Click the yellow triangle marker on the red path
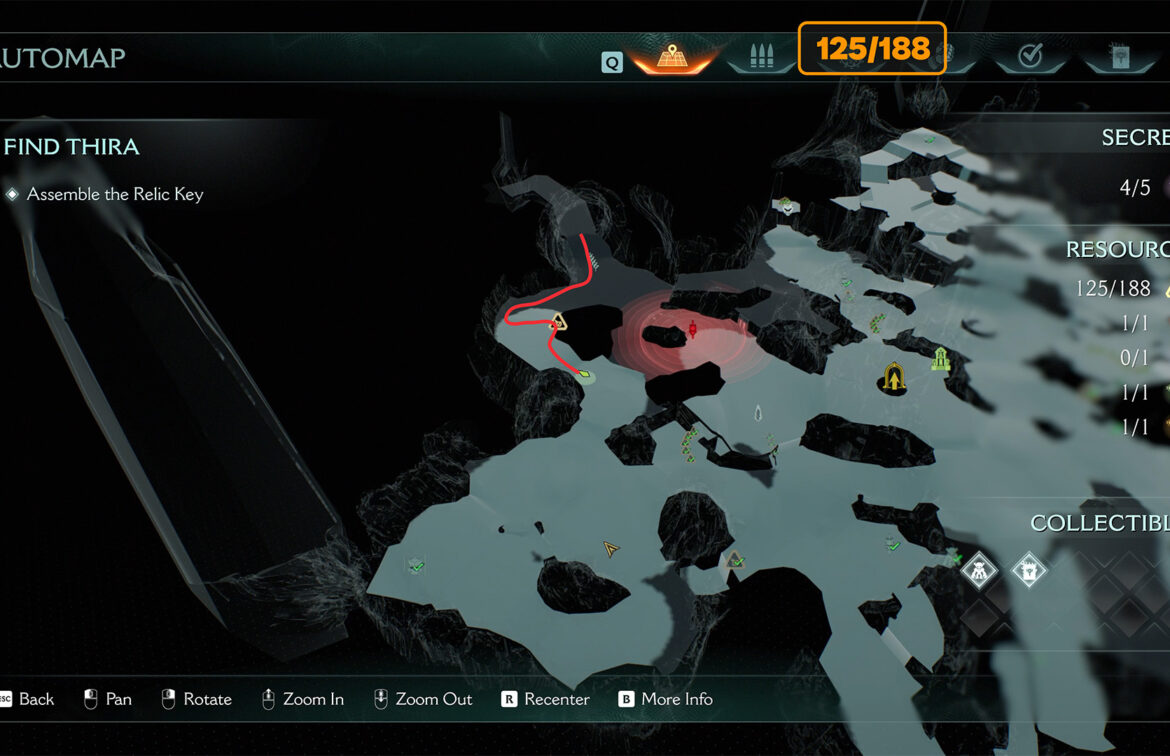The width and height of the screenshot is (1170, 756). [x=559, y=322]
